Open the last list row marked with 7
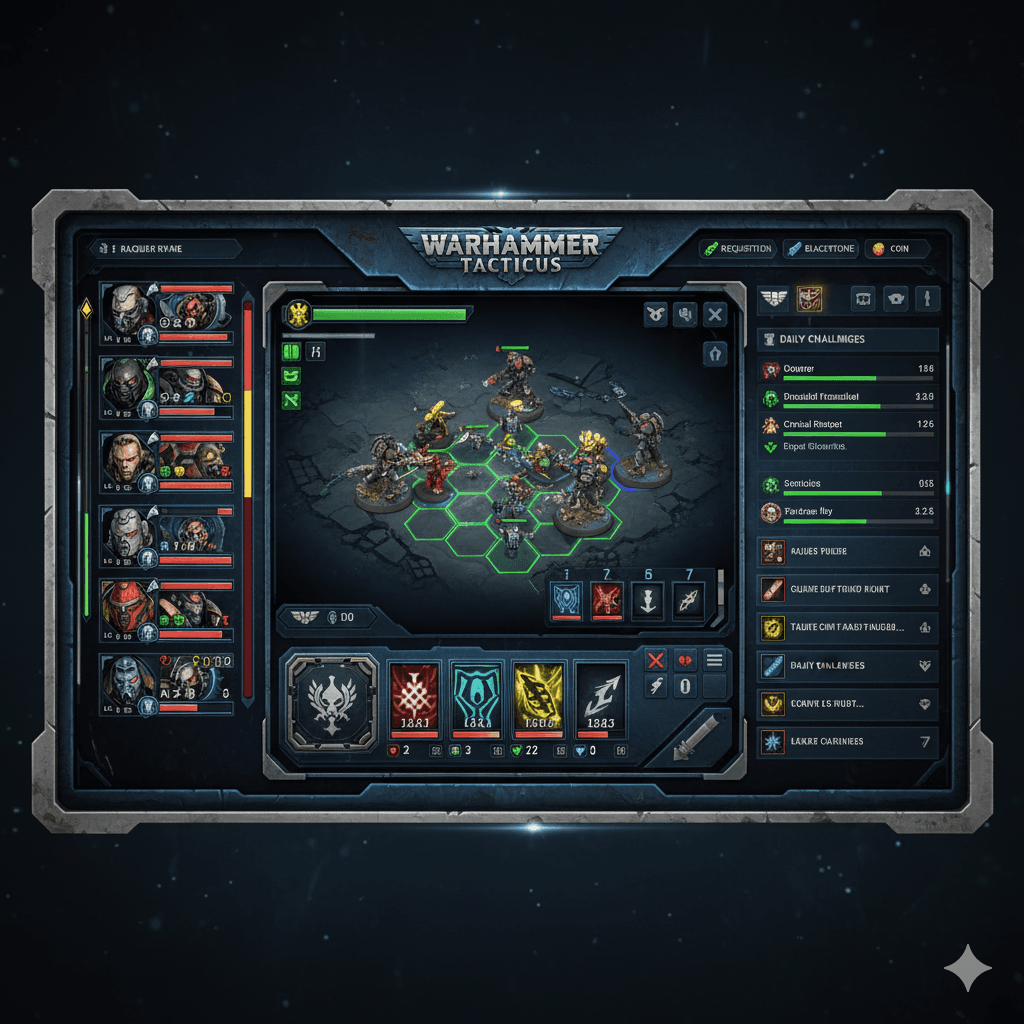The height and width of the screenshot is (1024, 1024). (x=848, y=741)
